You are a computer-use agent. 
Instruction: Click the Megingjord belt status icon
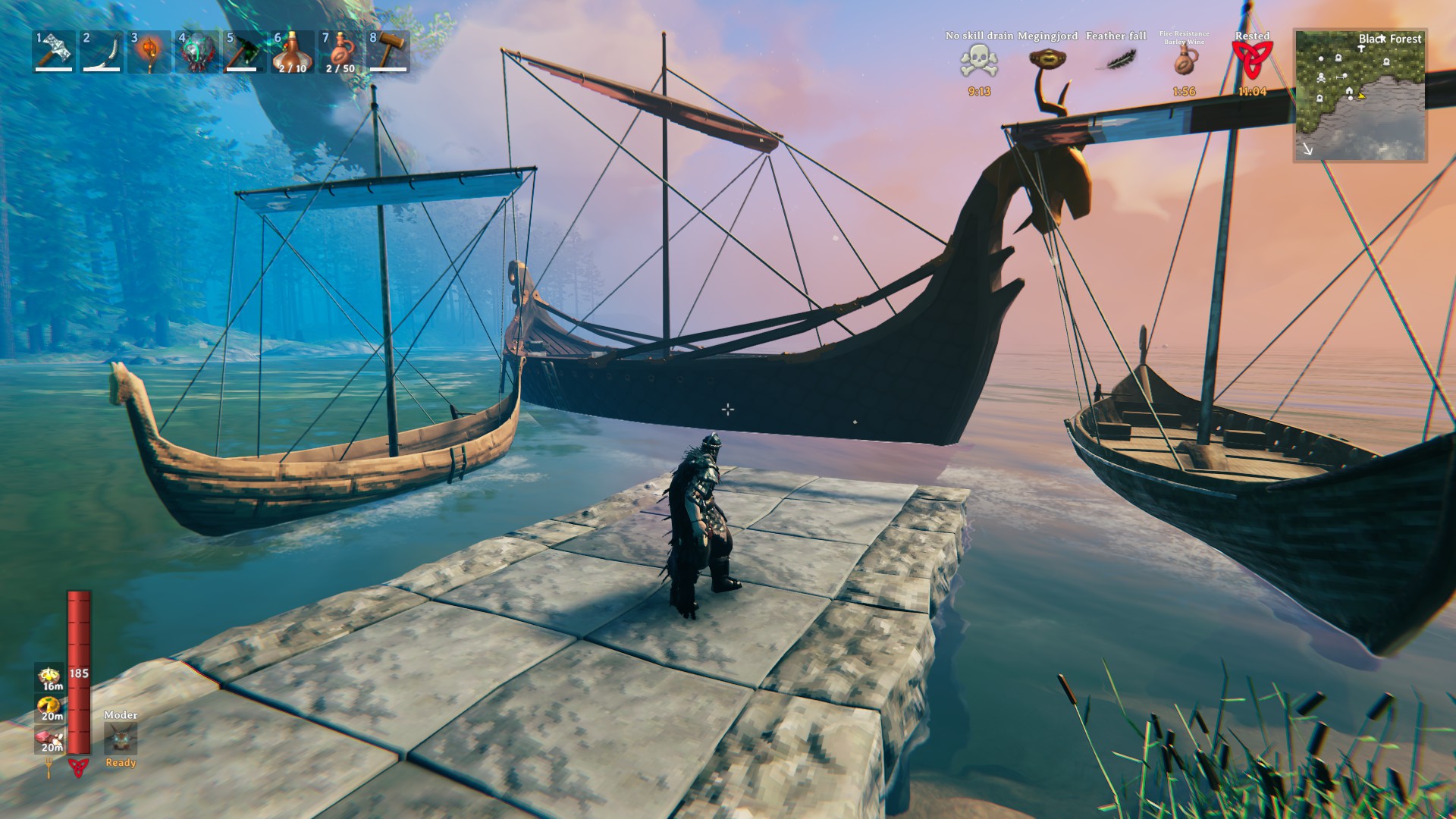(x=1046, y=59)
